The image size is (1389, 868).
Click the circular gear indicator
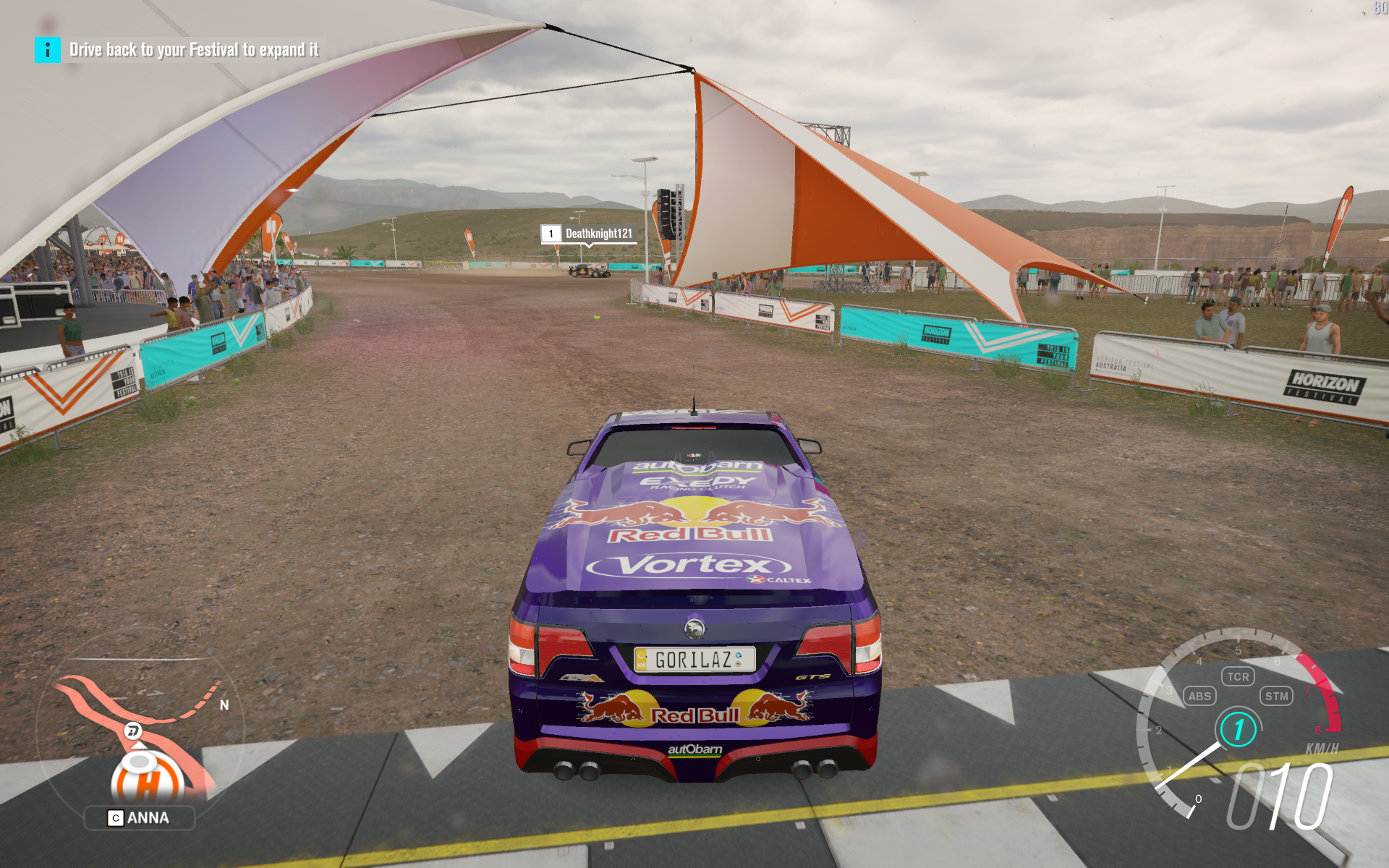coord(1239,729)
